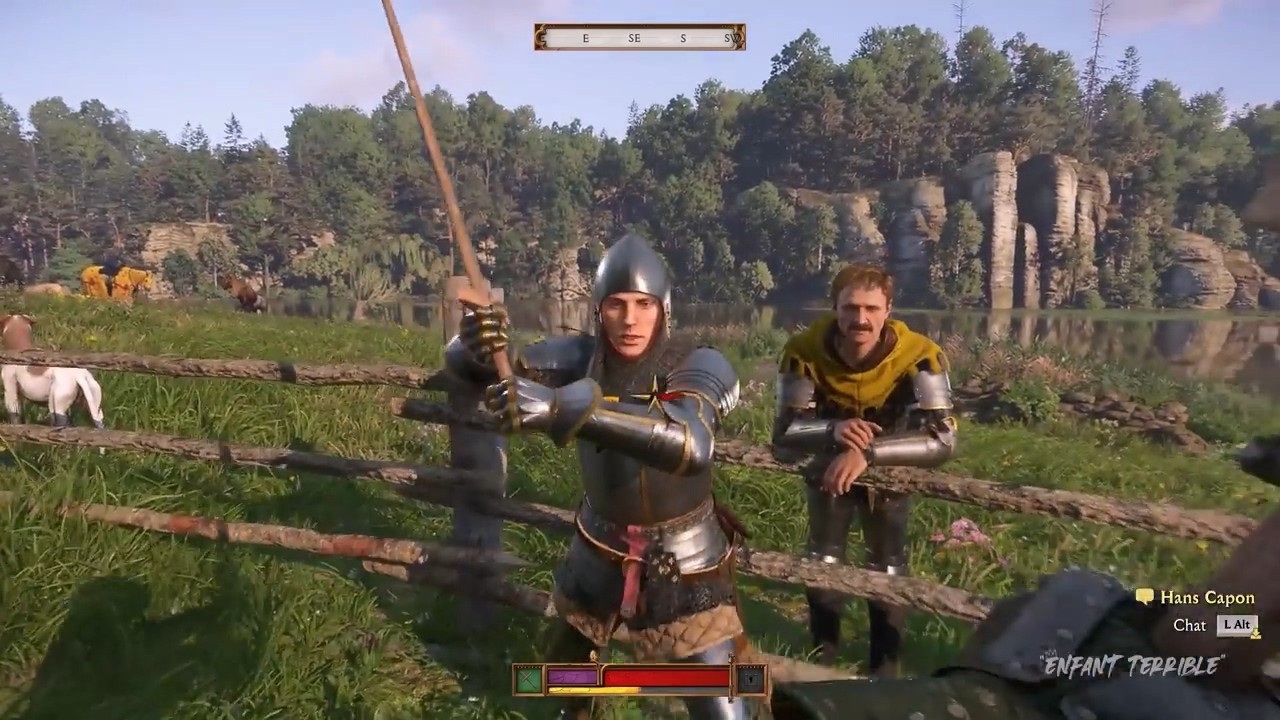Click the compass heading strip
1280x720 pixels.
[x=640, y=37]
